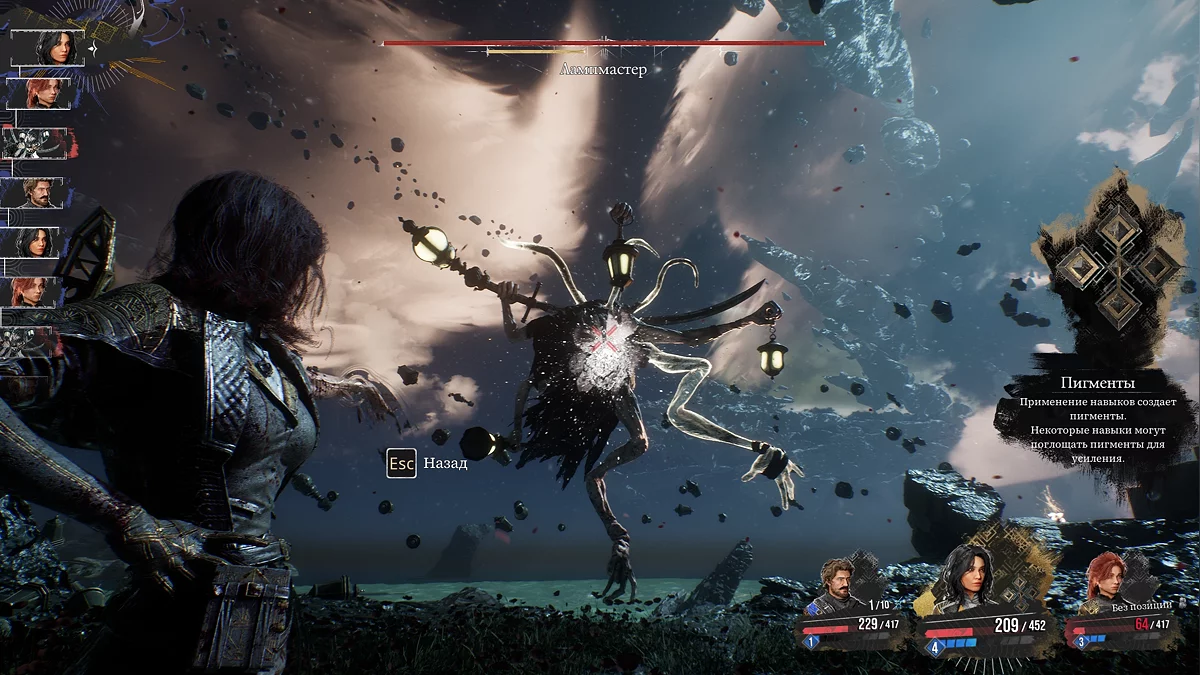Click the highlighted active-turn portrait in turn order
This screenshot has width=1200, height=675.
[48, 48]
